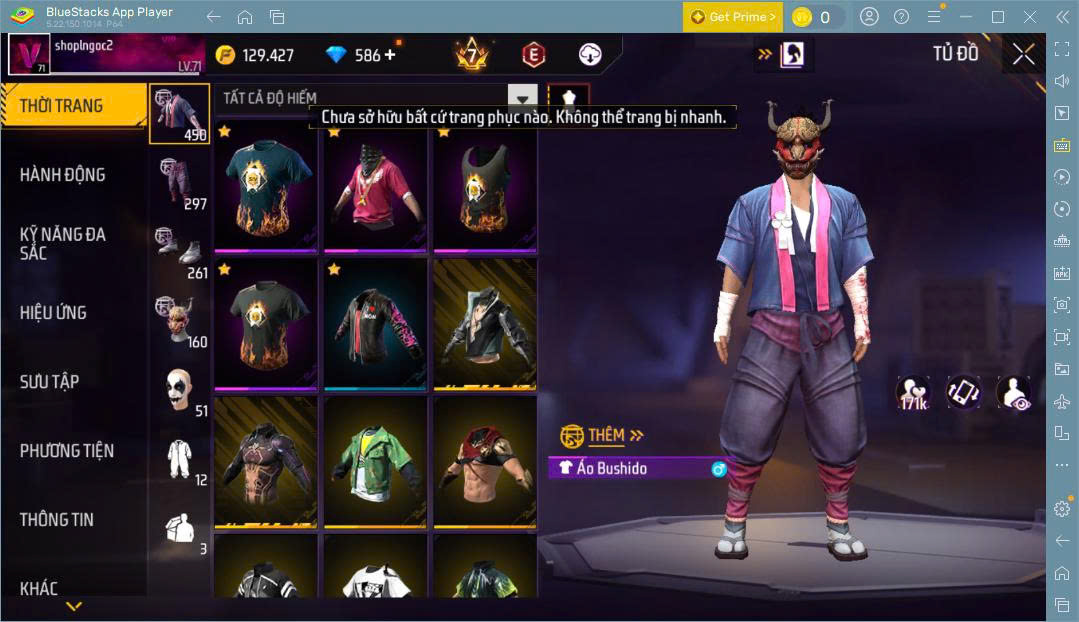Toggle the character view eye icon
Viewport: 1079px width, 622px height.
(1013, 392)
